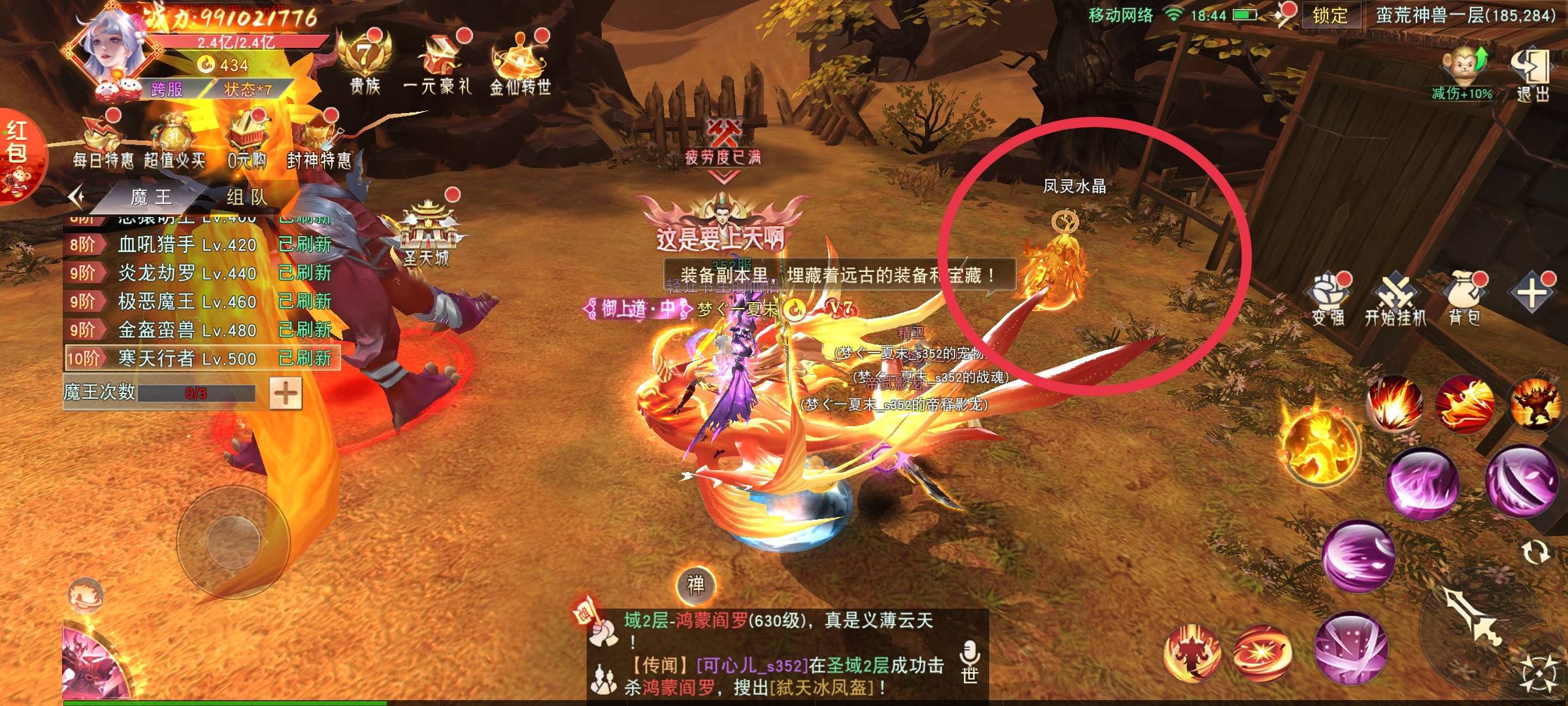Teleport to 圣天城 city icon
Viewport: 1568px width, 706px height.
click(x=427, y=235)
